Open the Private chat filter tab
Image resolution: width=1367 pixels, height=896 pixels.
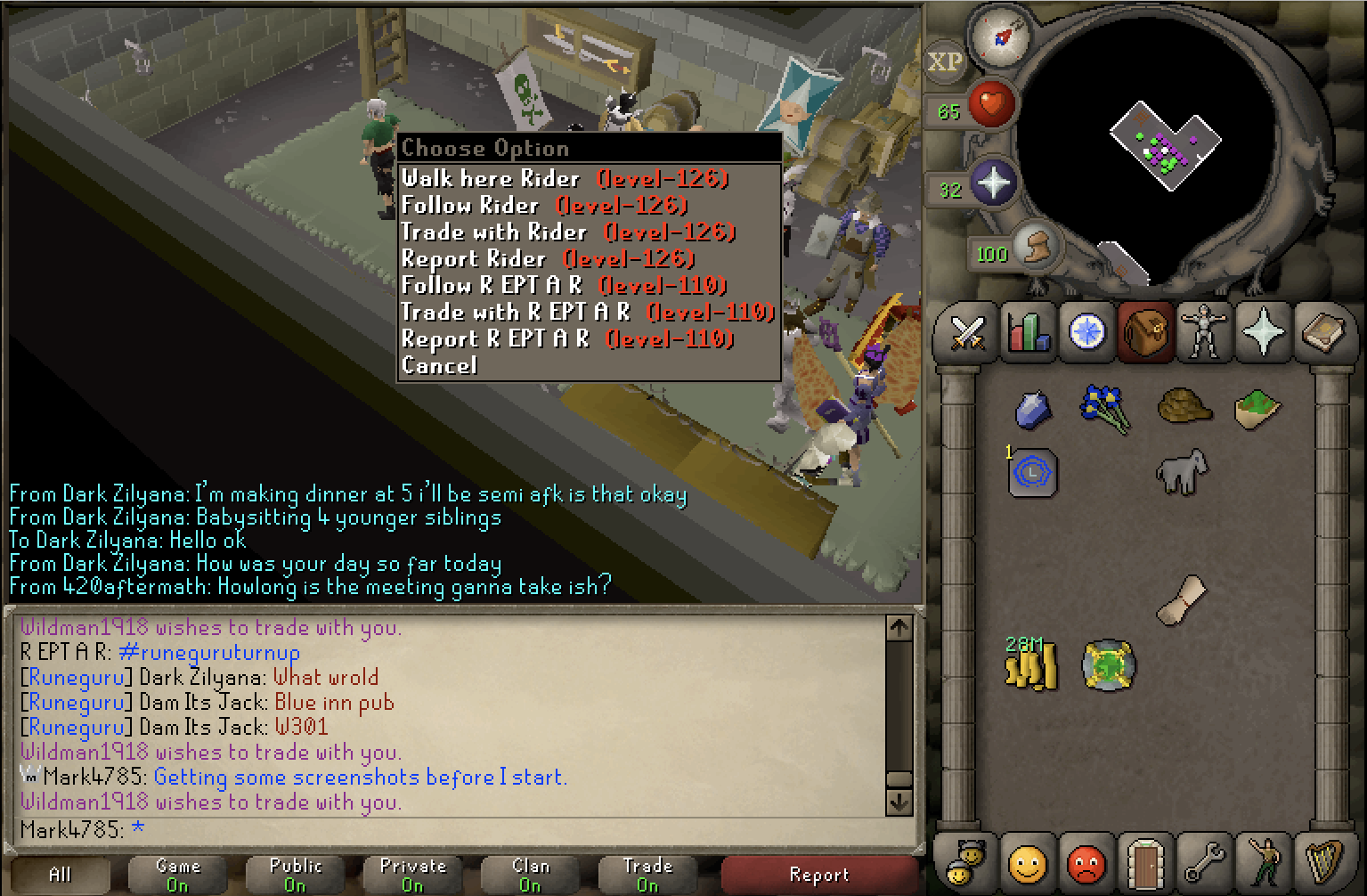[x=412, y=875]
